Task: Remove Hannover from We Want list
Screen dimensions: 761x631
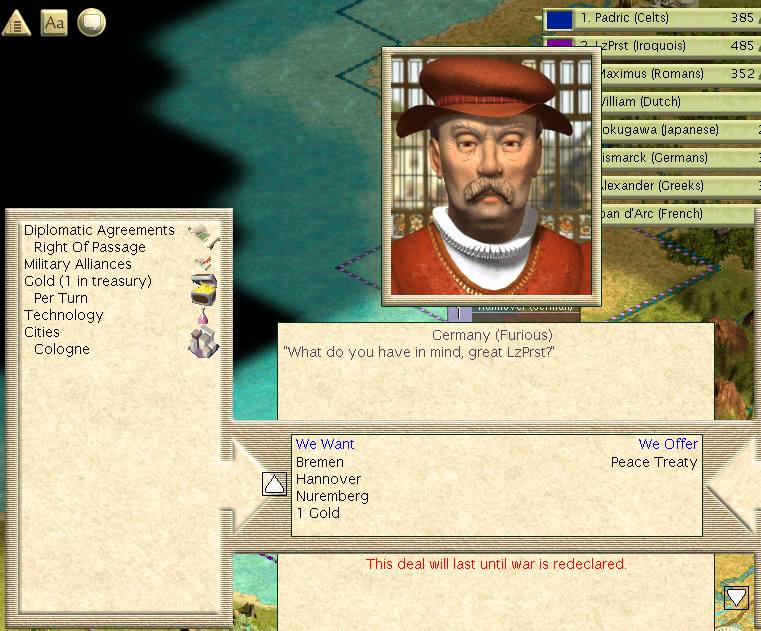Action: point(328,479)
